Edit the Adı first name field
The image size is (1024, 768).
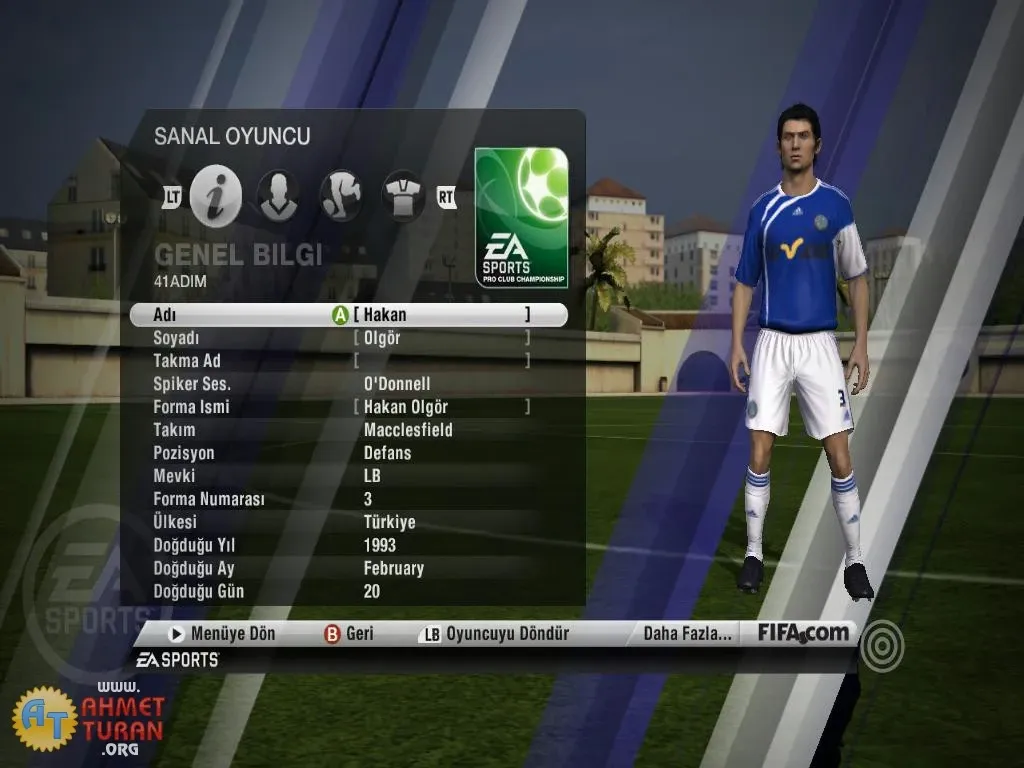point(441,315)
